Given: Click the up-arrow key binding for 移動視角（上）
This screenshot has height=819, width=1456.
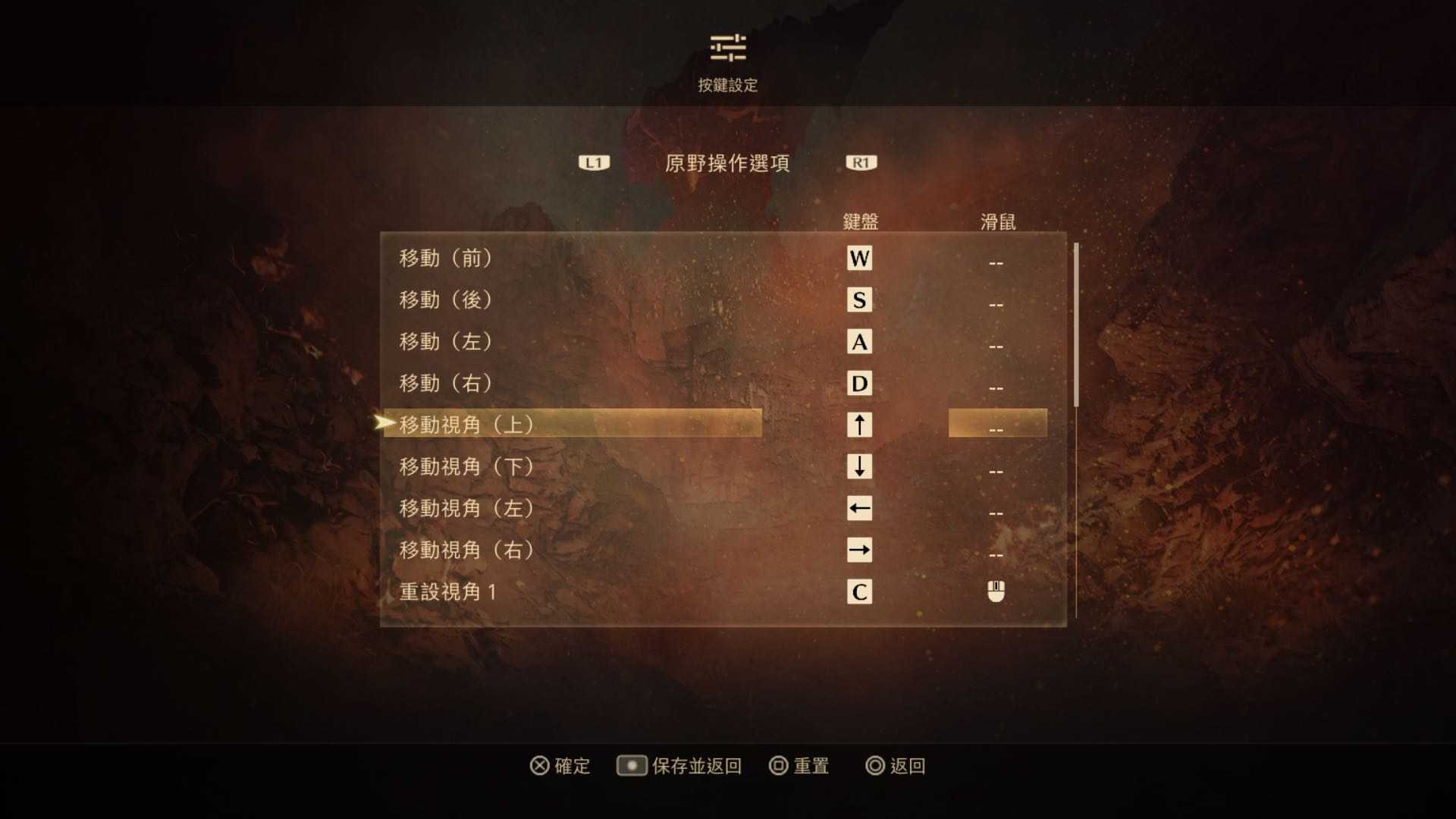Looking at the screenshot, I should 860,425.
